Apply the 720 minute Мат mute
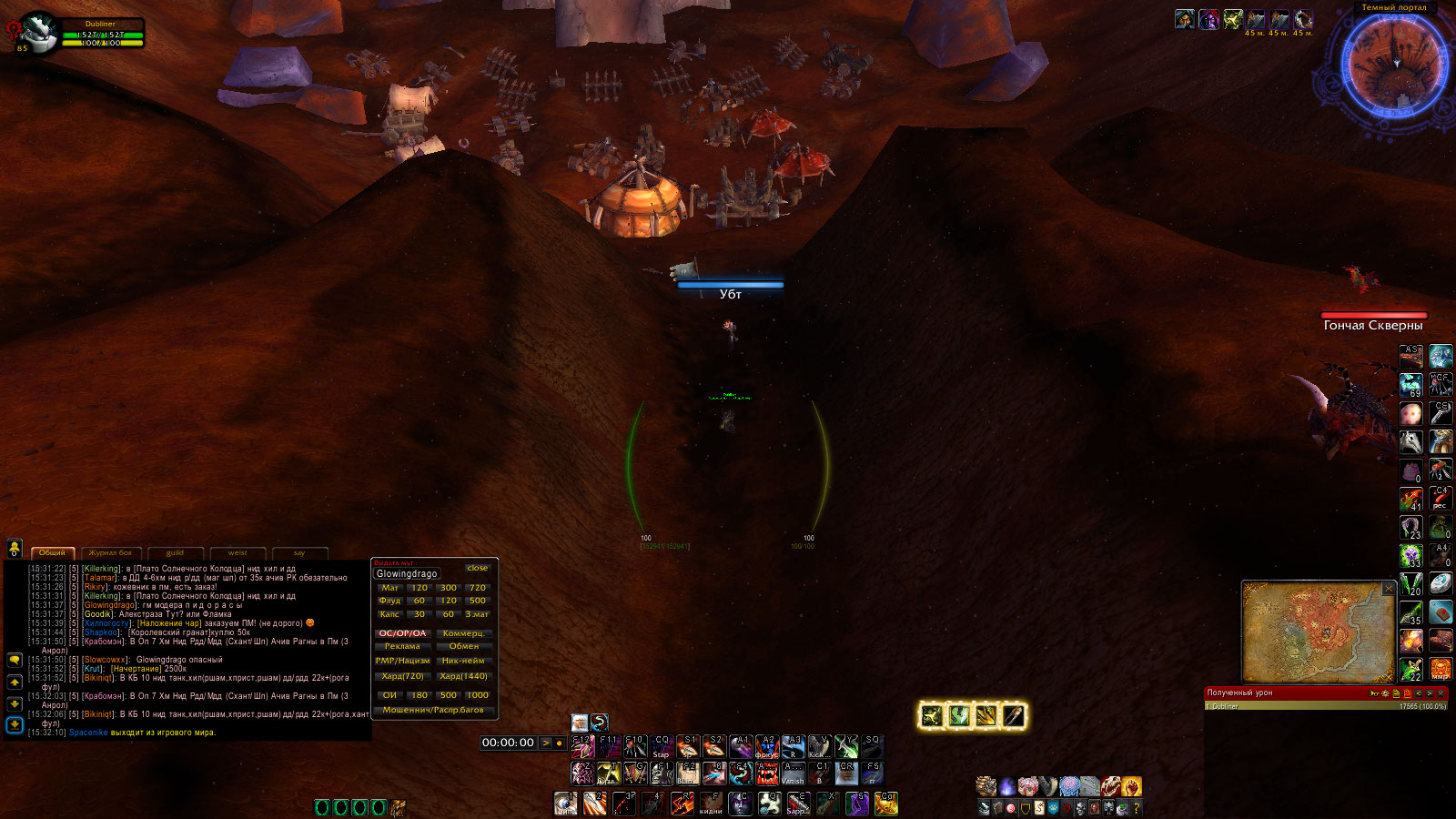Viewport: 1456px width, 819px height. pyautogui.click(x=478, y=588)
